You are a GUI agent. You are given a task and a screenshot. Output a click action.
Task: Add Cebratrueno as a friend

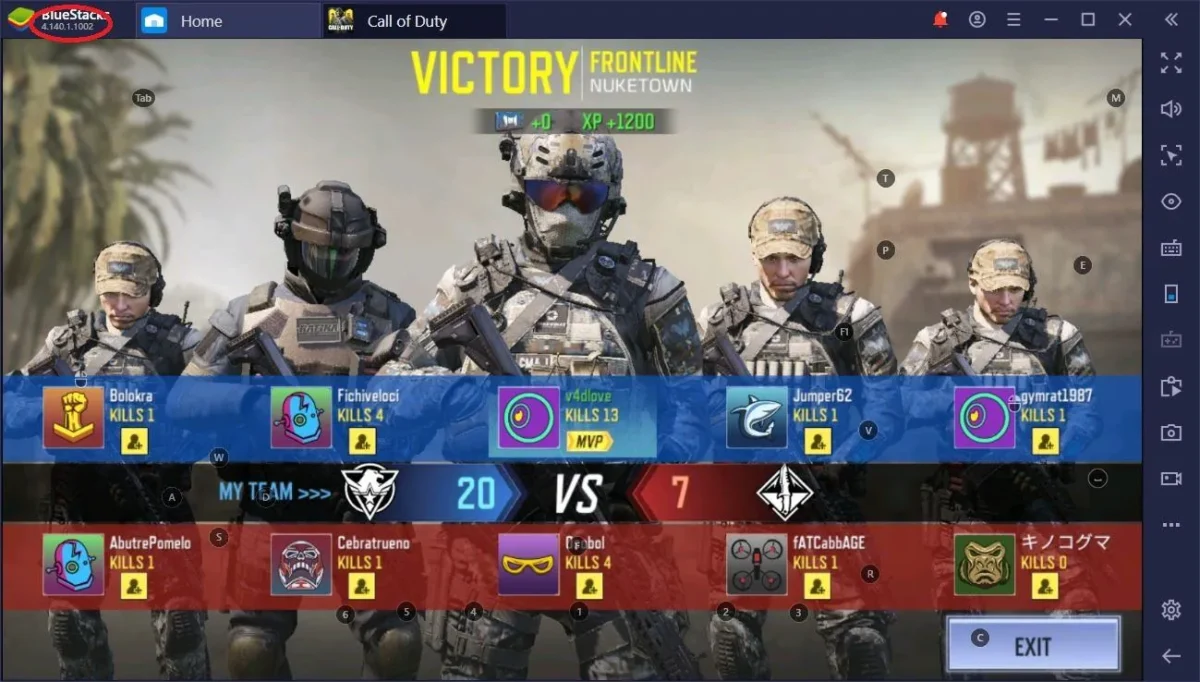tap(362, 586)
